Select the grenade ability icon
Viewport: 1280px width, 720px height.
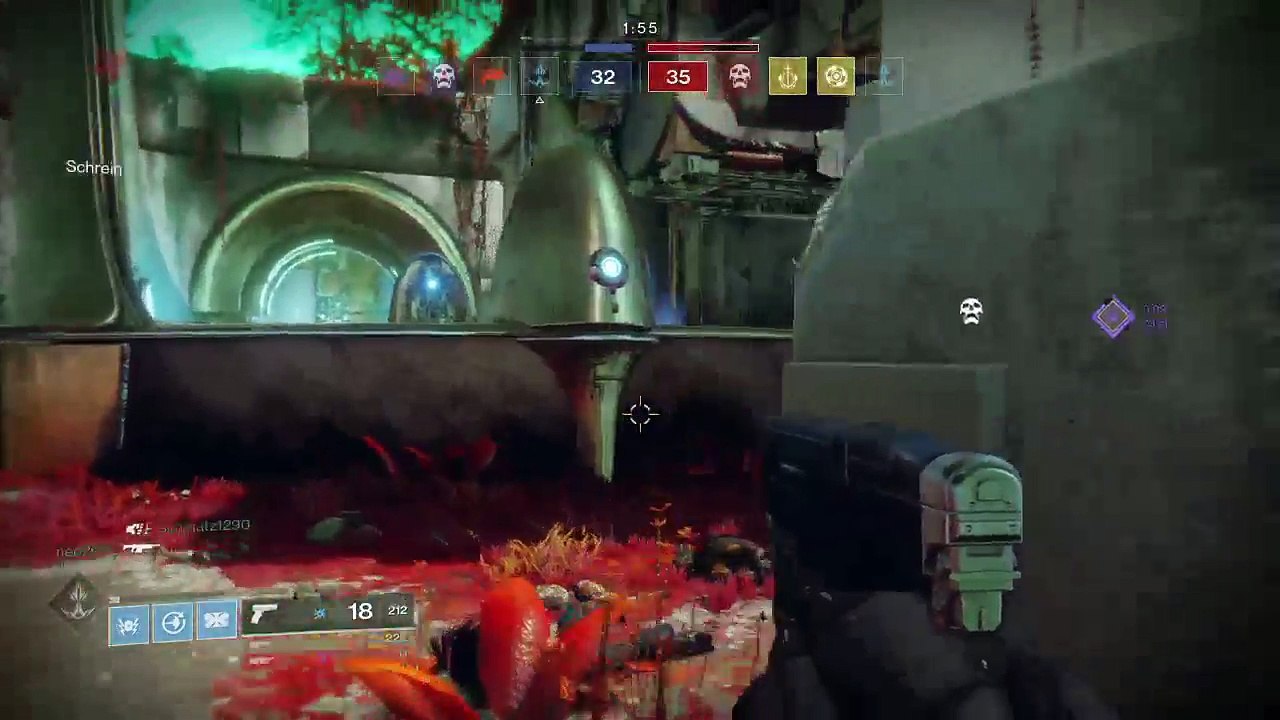point(129,623)
